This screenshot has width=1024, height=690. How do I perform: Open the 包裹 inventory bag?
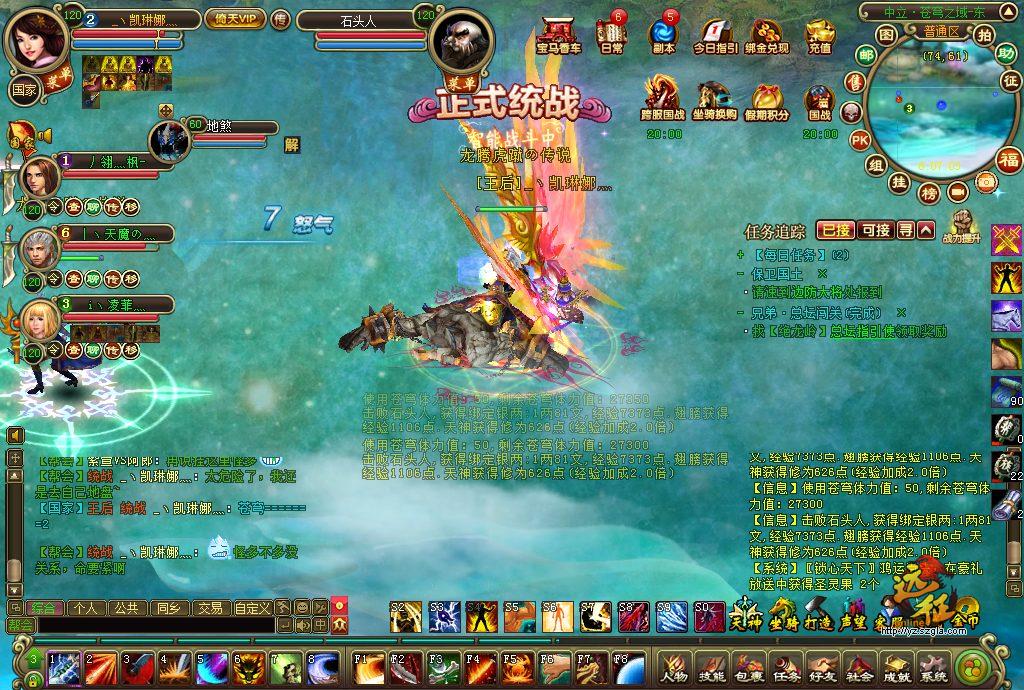click(748, 668)
